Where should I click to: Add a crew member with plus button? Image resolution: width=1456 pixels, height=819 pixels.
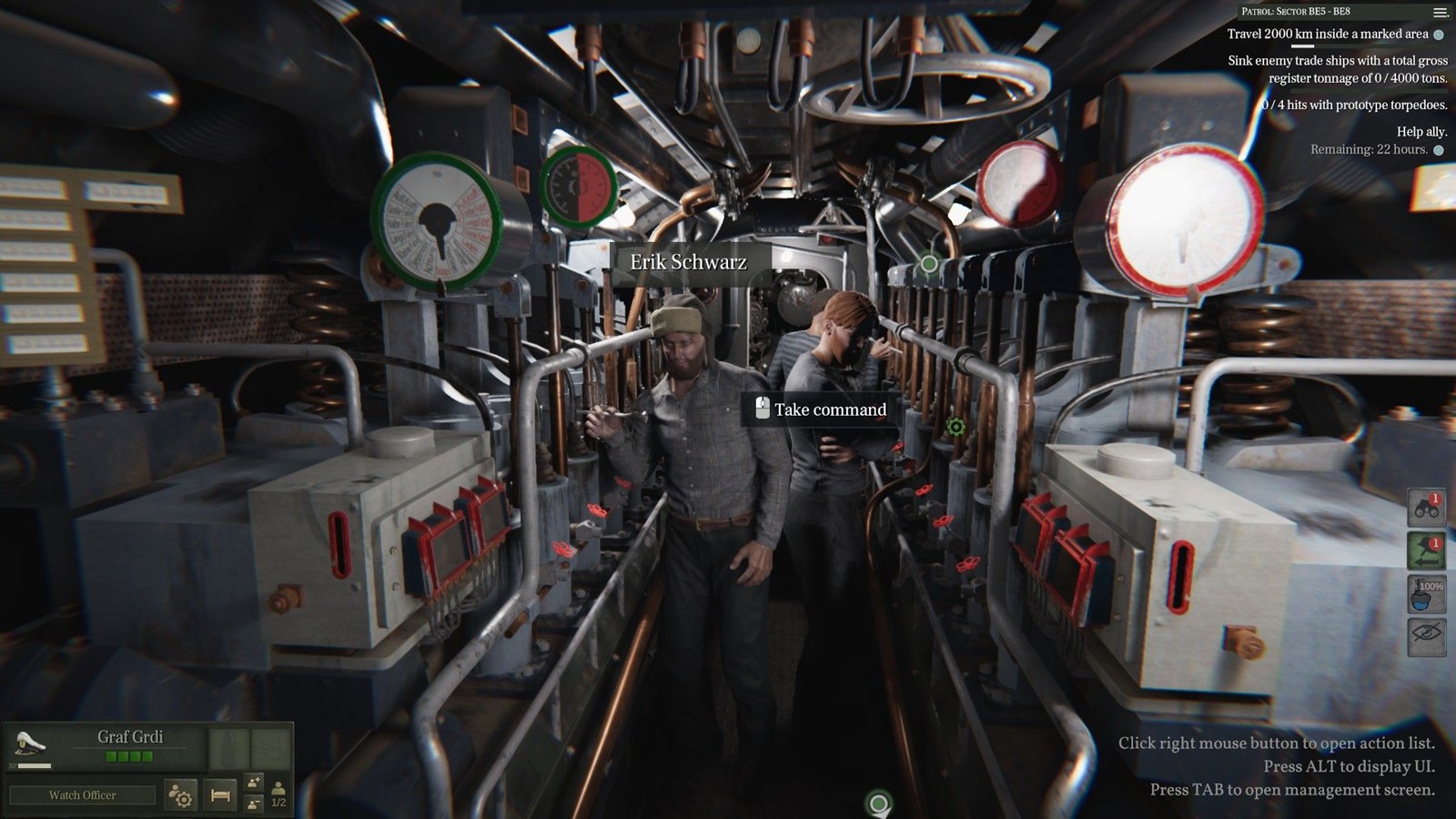(254, 783)
